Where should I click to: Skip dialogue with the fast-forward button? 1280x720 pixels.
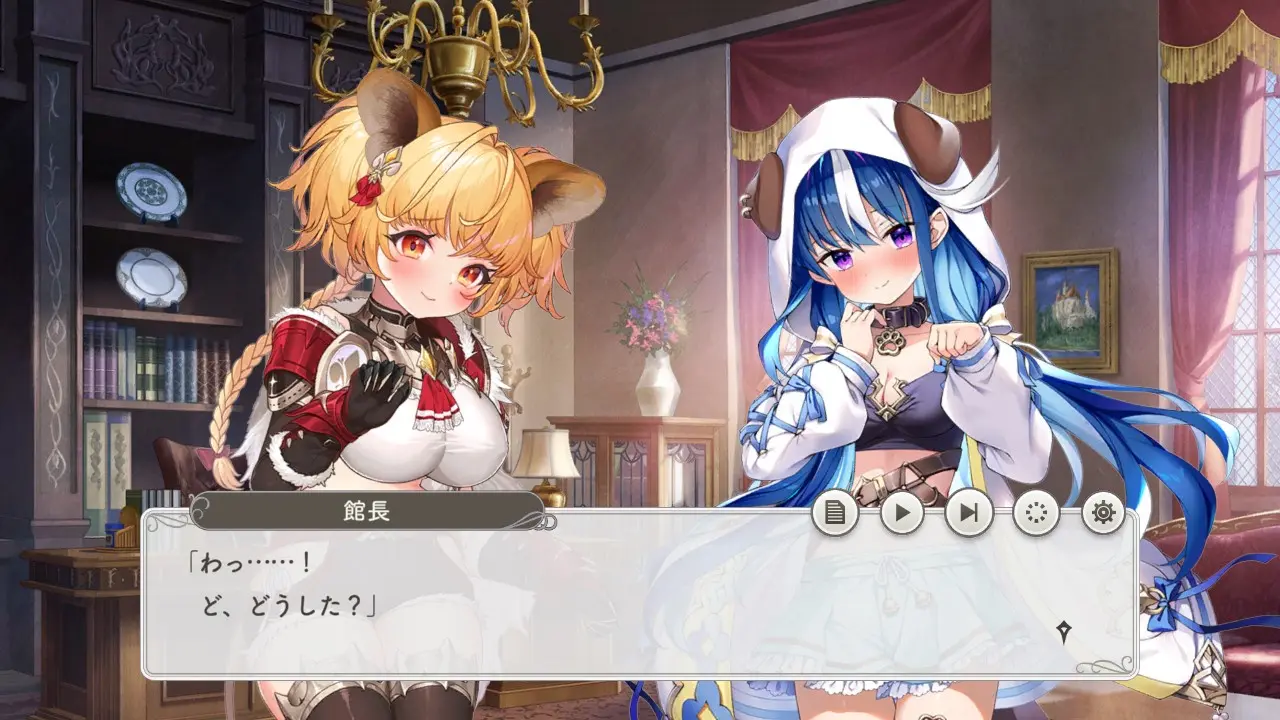(x=969, y=513)
